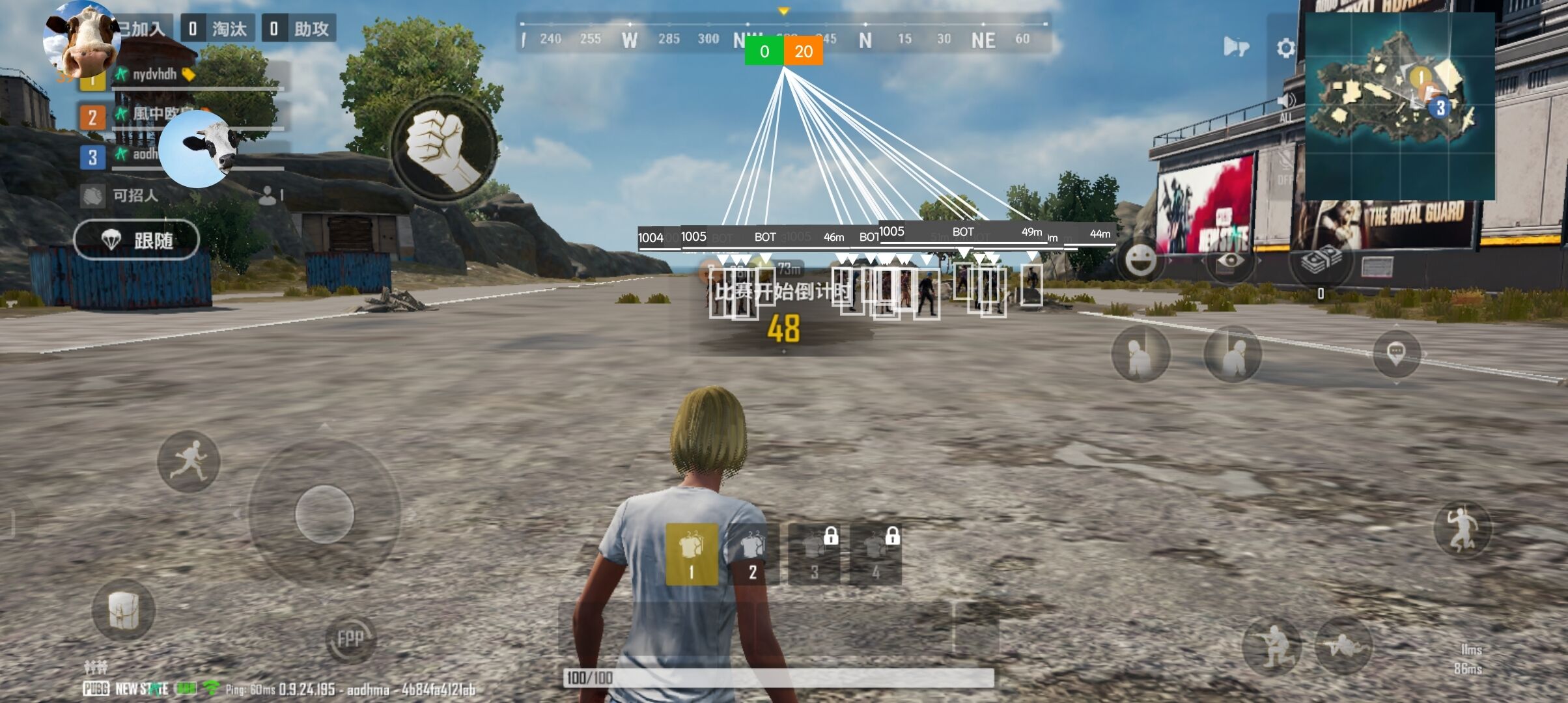Toggle the sprint running icon
Screen dimensions: 1568x703
[189, 461]
